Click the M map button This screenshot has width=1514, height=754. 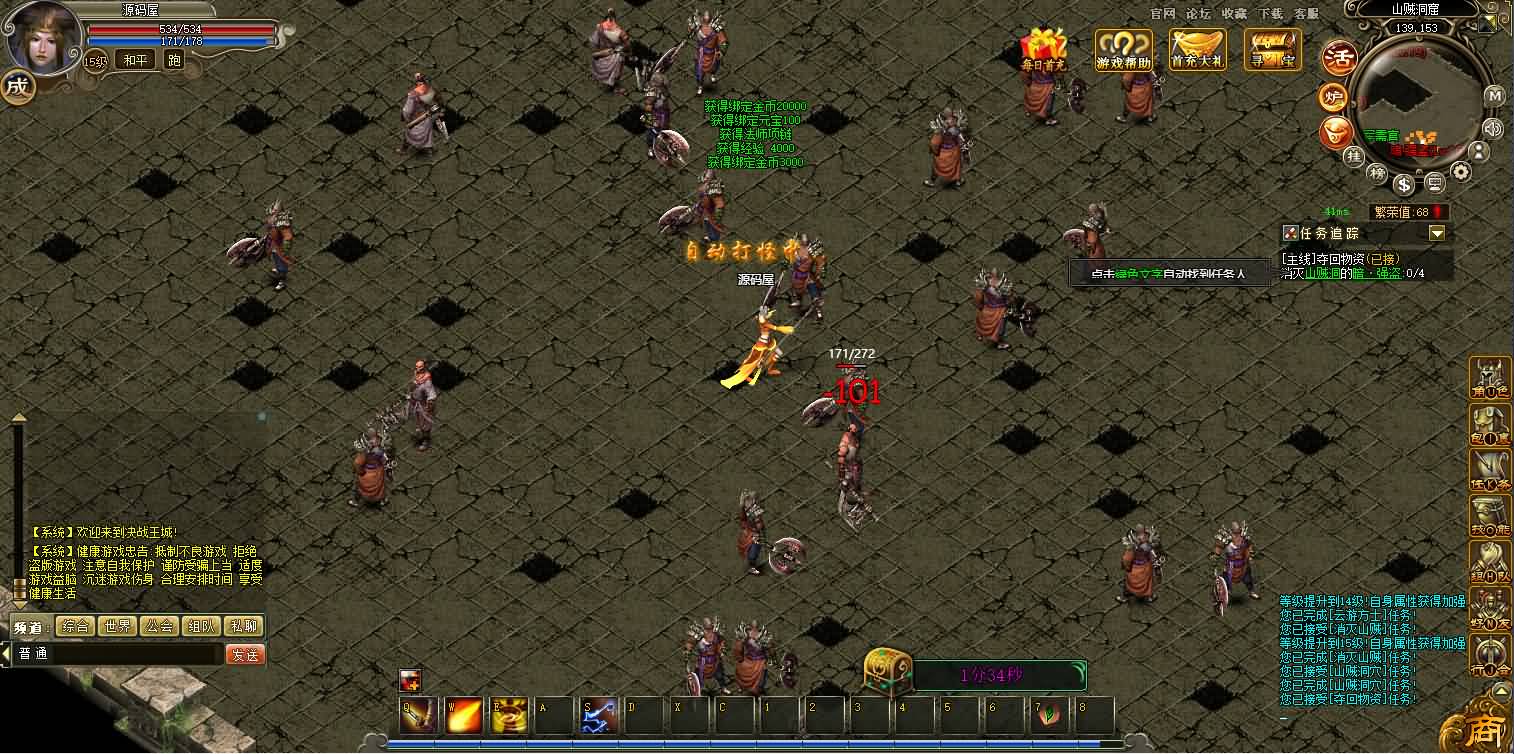1494,96
